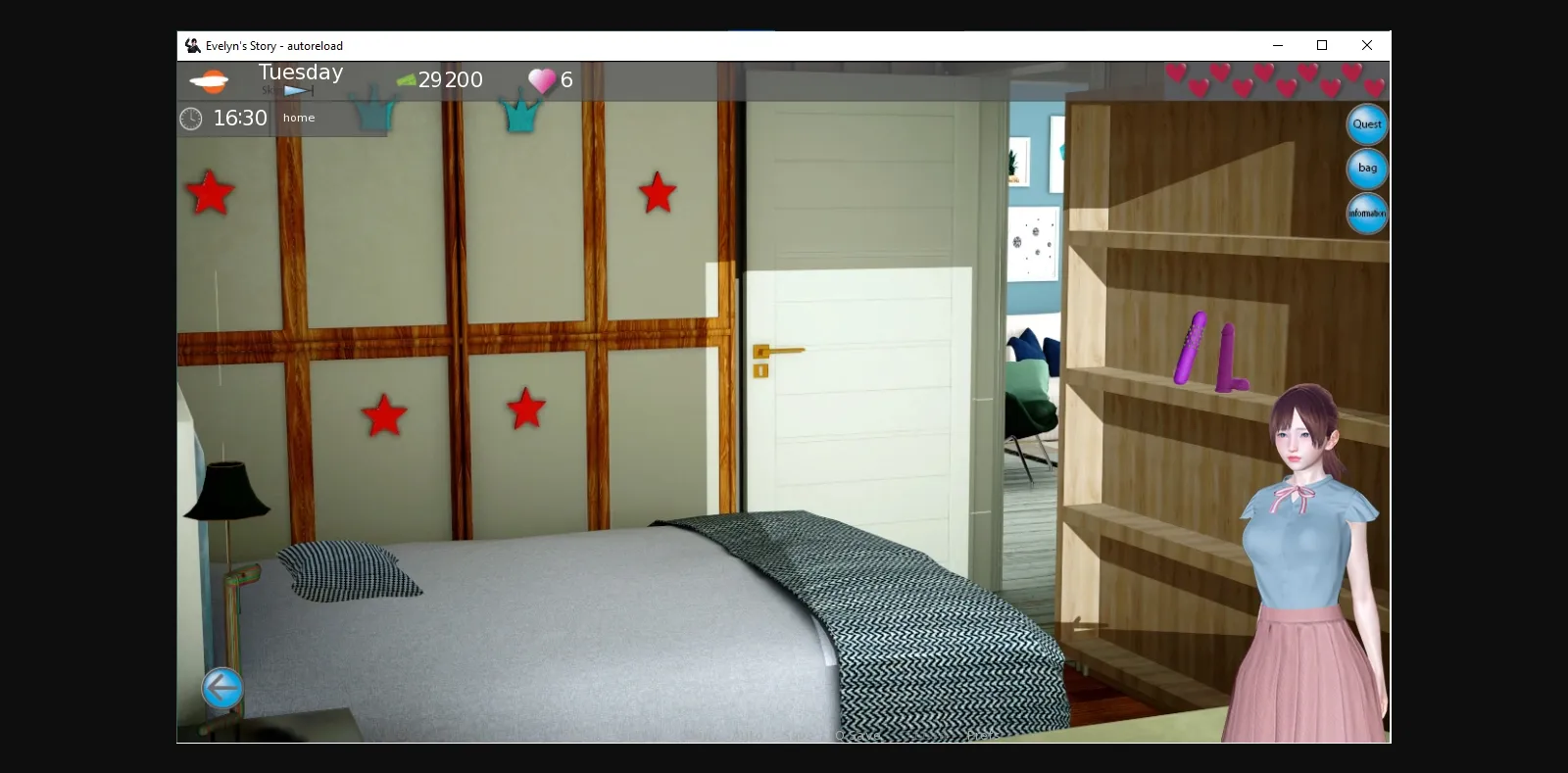The width and height of the screenshot is (1568, 773).
Task: Click the clock icon next to 16:30
Action: [x=192, y=118]
